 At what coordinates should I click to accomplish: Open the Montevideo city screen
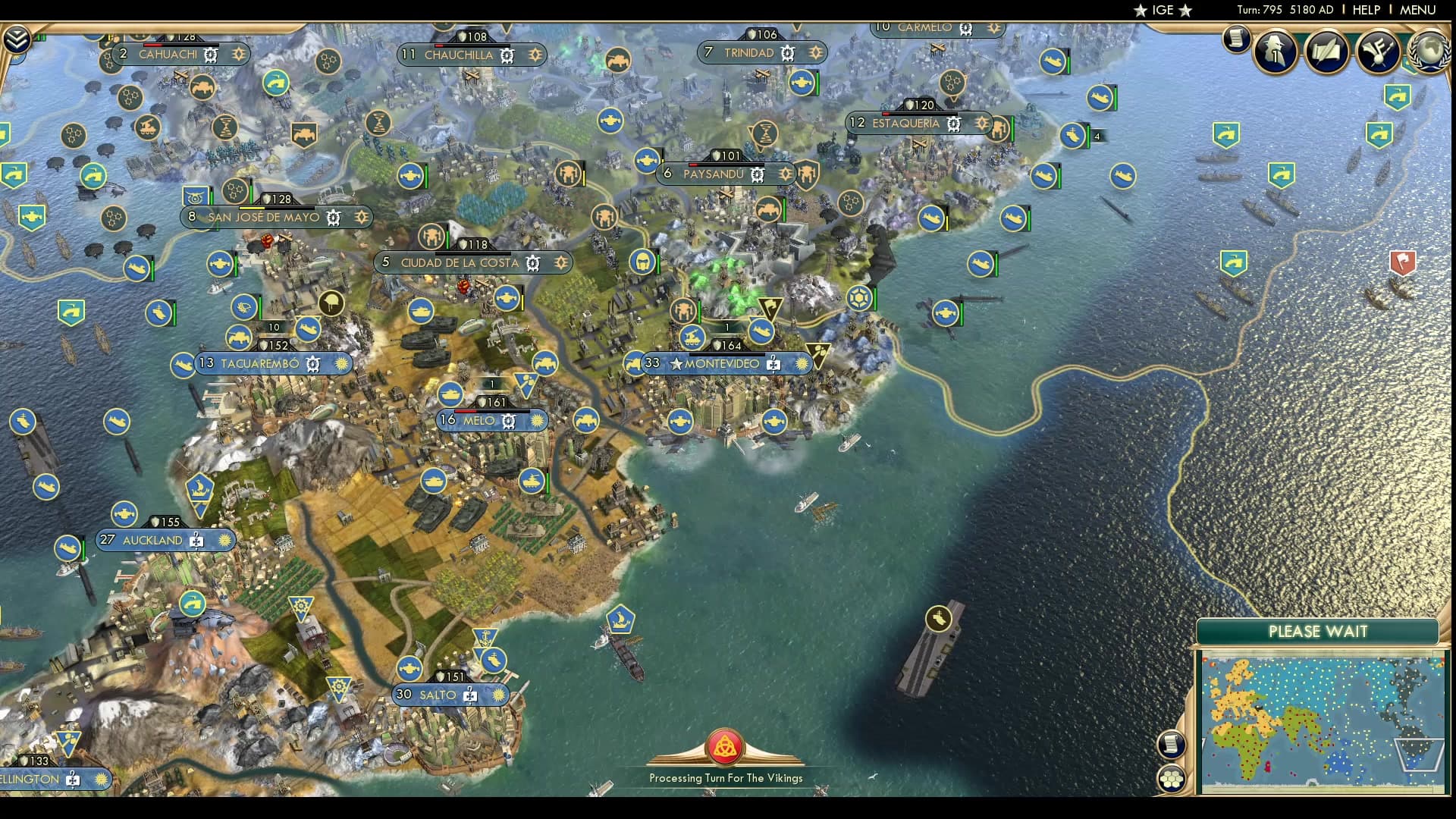coord(720,363)
